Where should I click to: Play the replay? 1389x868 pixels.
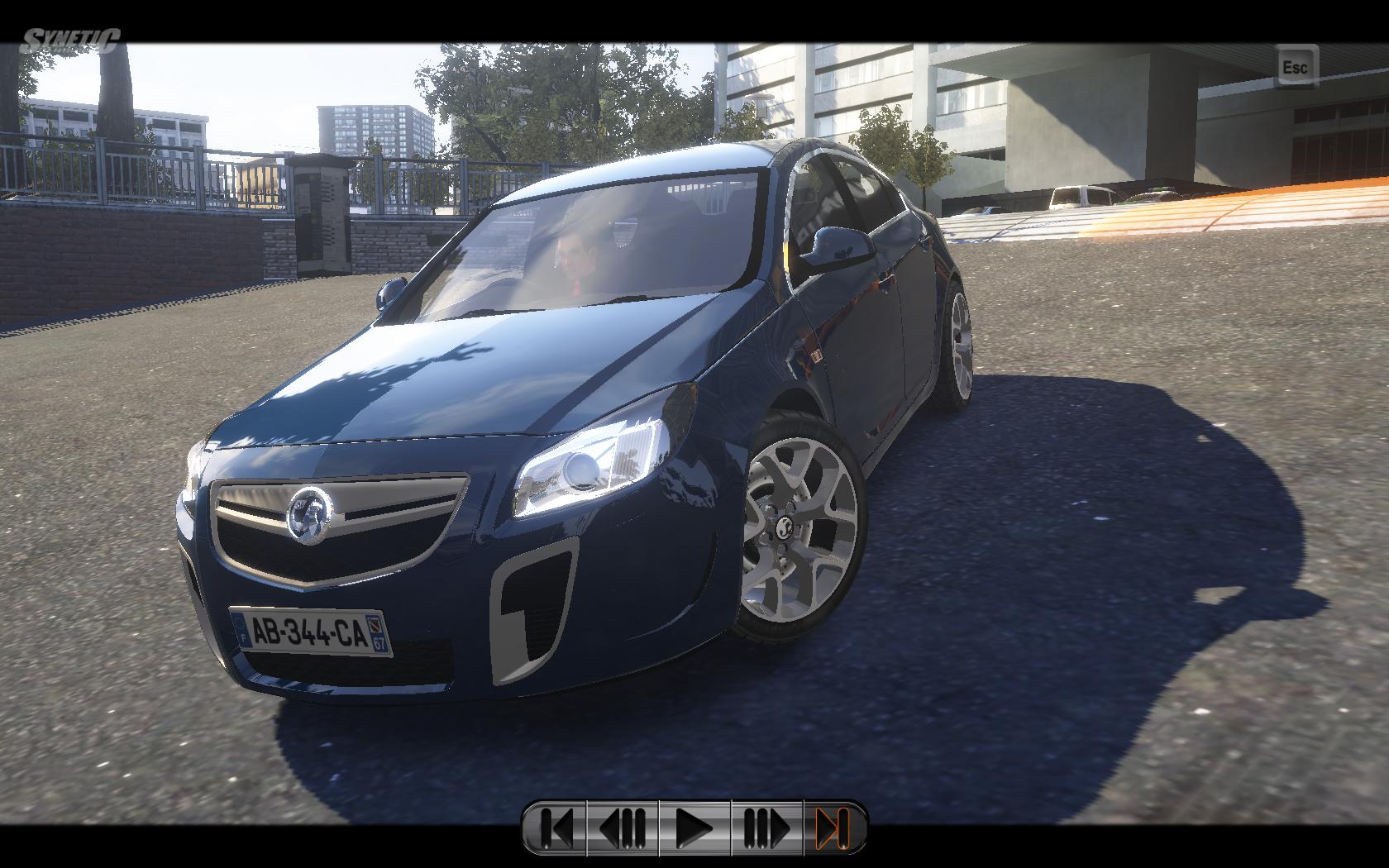(x=694, y=827)
